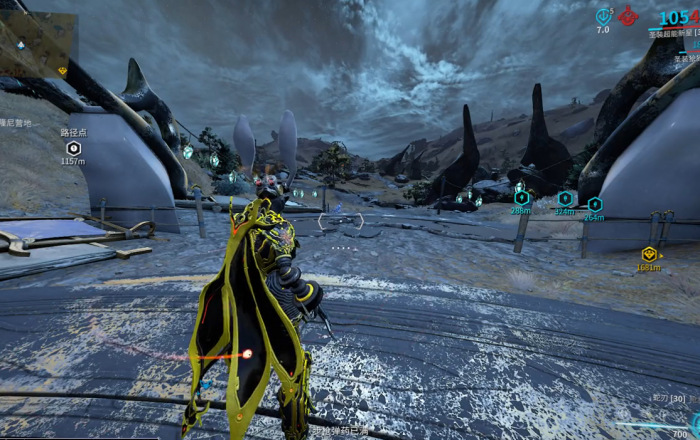This screenshot has width=700, height=440.
Task: Select the red status icon beside shields
Action: [628, 15]
